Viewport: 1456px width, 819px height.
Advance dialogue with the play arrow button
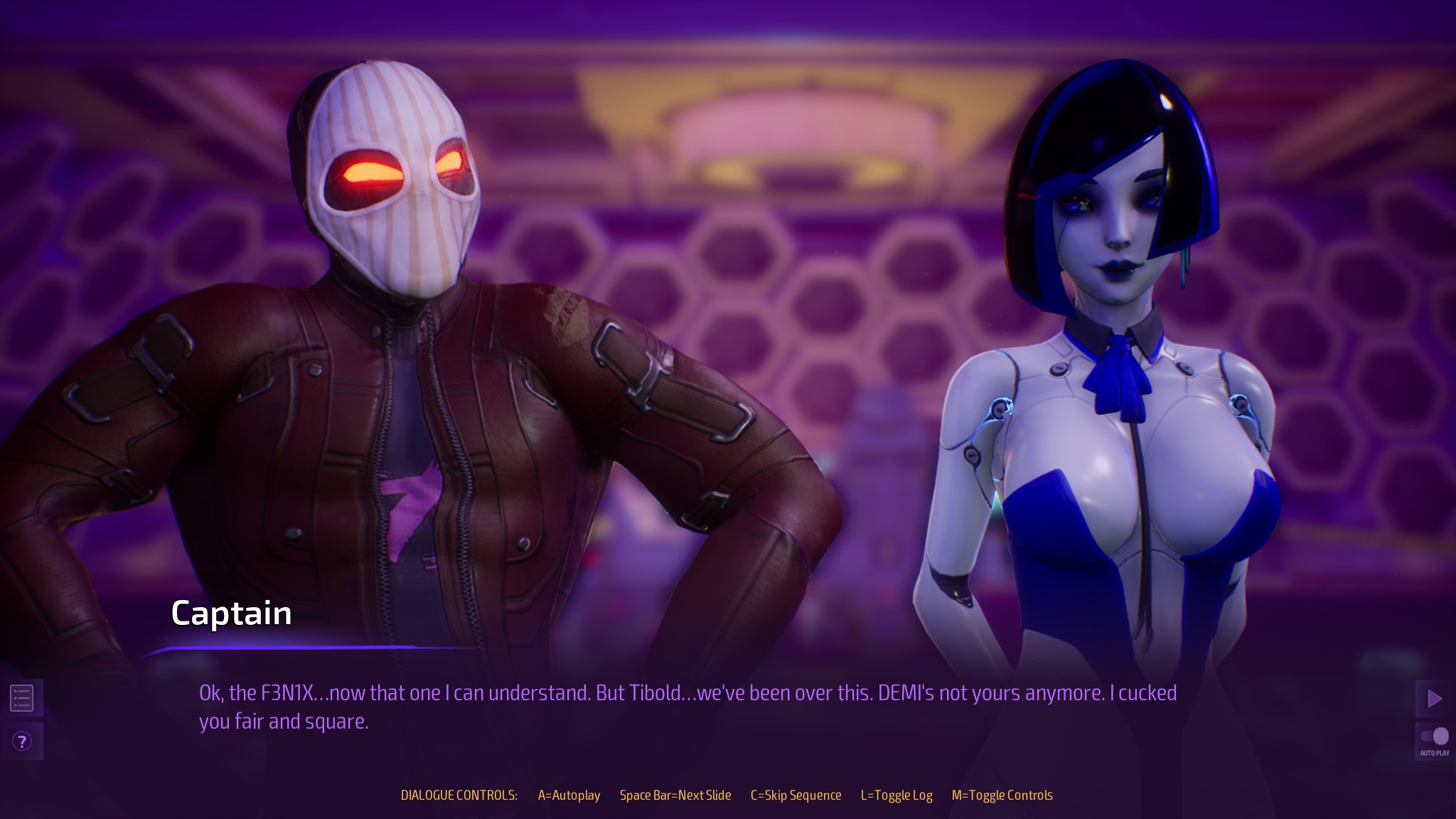[x=1435, y=698]
